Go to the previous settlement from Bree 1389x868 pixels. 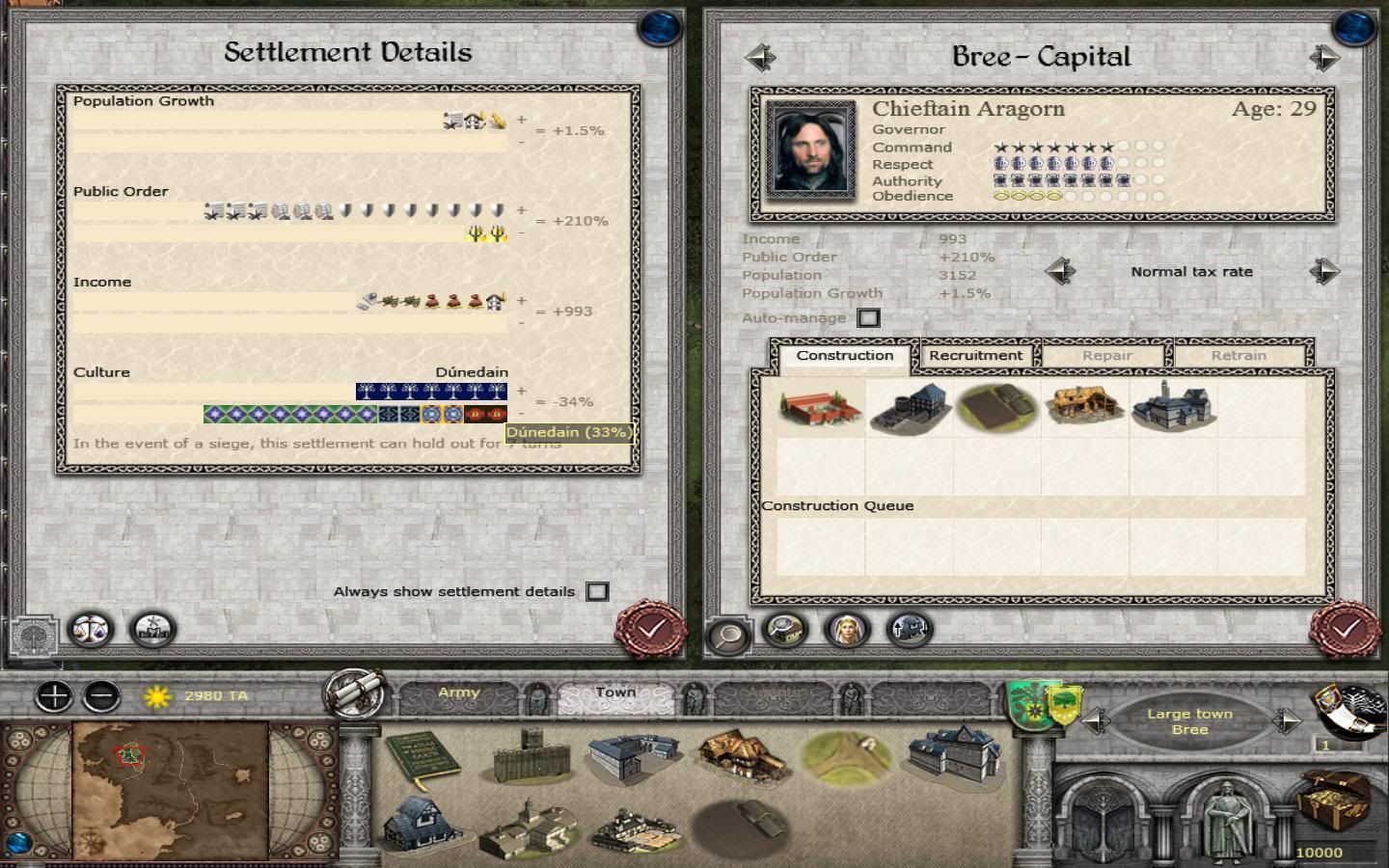pos(761,58)
